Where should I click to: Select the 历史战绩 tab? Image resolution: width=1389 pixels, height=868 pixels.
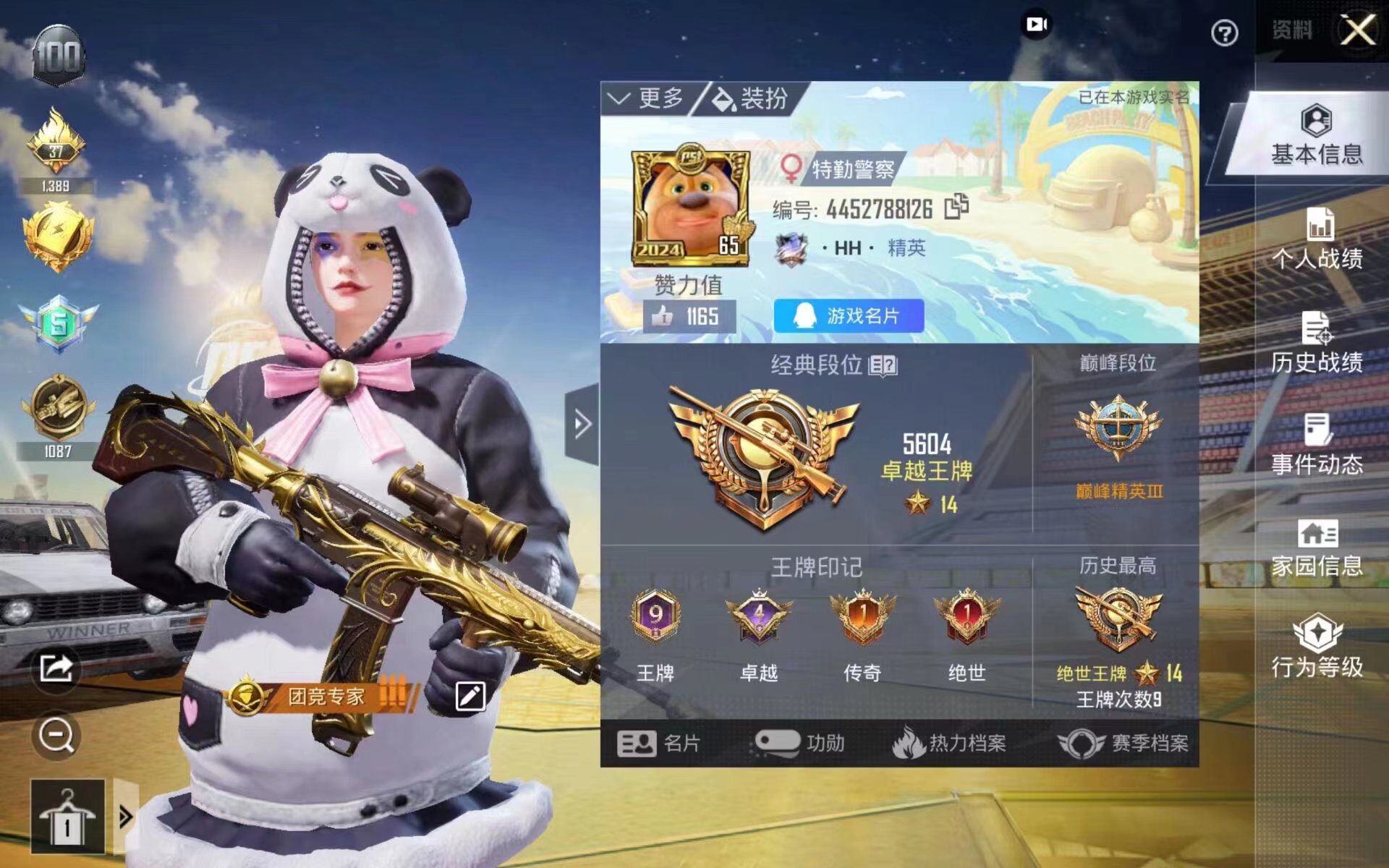coord(1317,343)
